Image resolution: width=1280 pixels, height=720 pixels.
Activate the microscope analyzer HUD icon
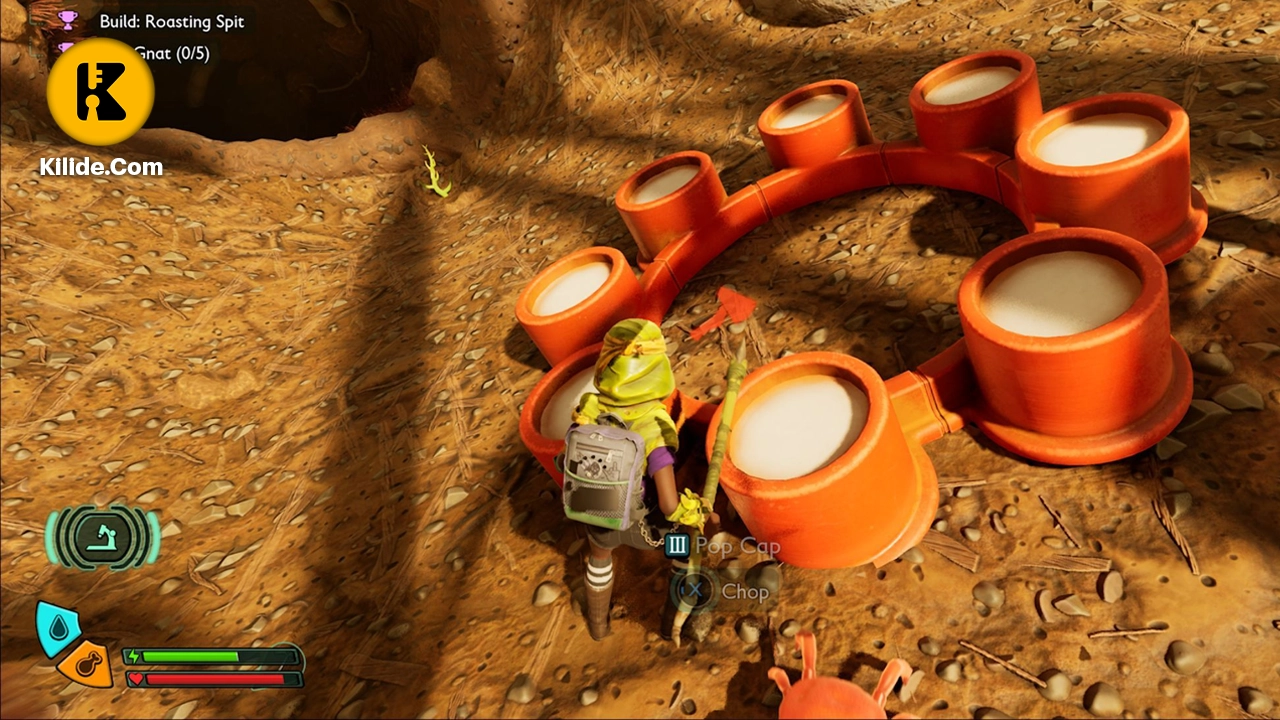pos(102,536)
